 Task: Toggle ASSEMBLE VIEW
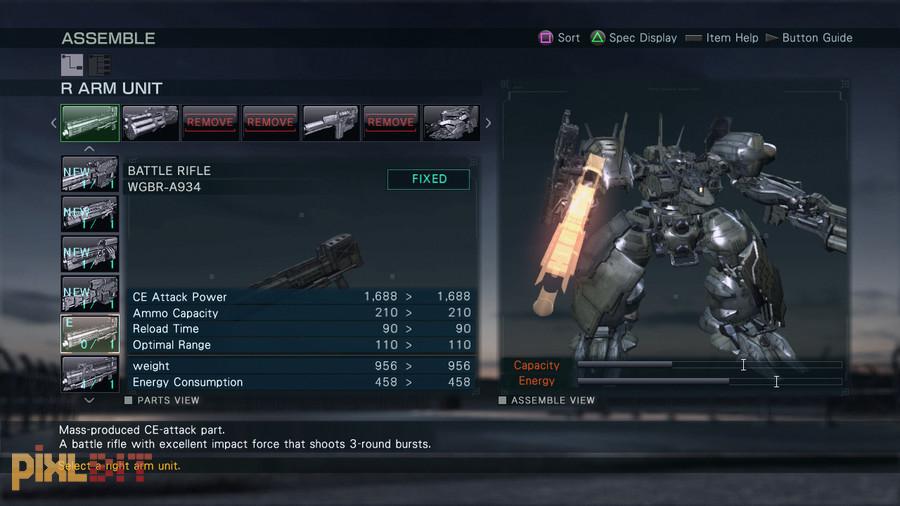[547, 400]
